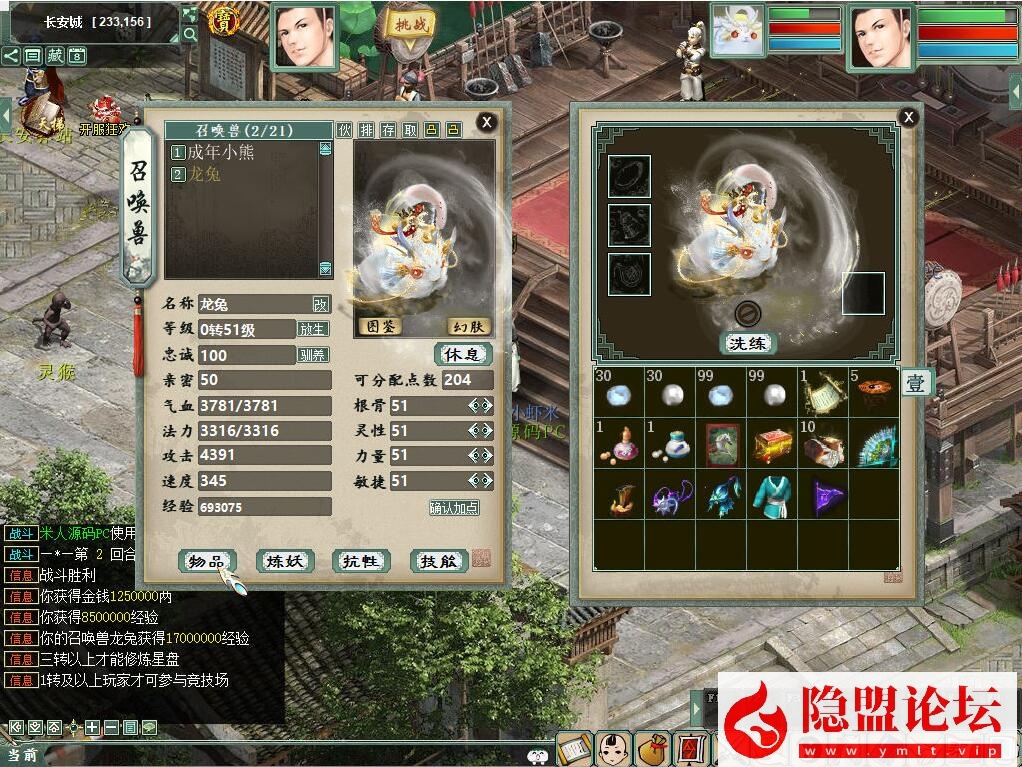Viewport: 1022px width, 767px height.
Task: Select the green feather fan item
Action: [874, 443]
